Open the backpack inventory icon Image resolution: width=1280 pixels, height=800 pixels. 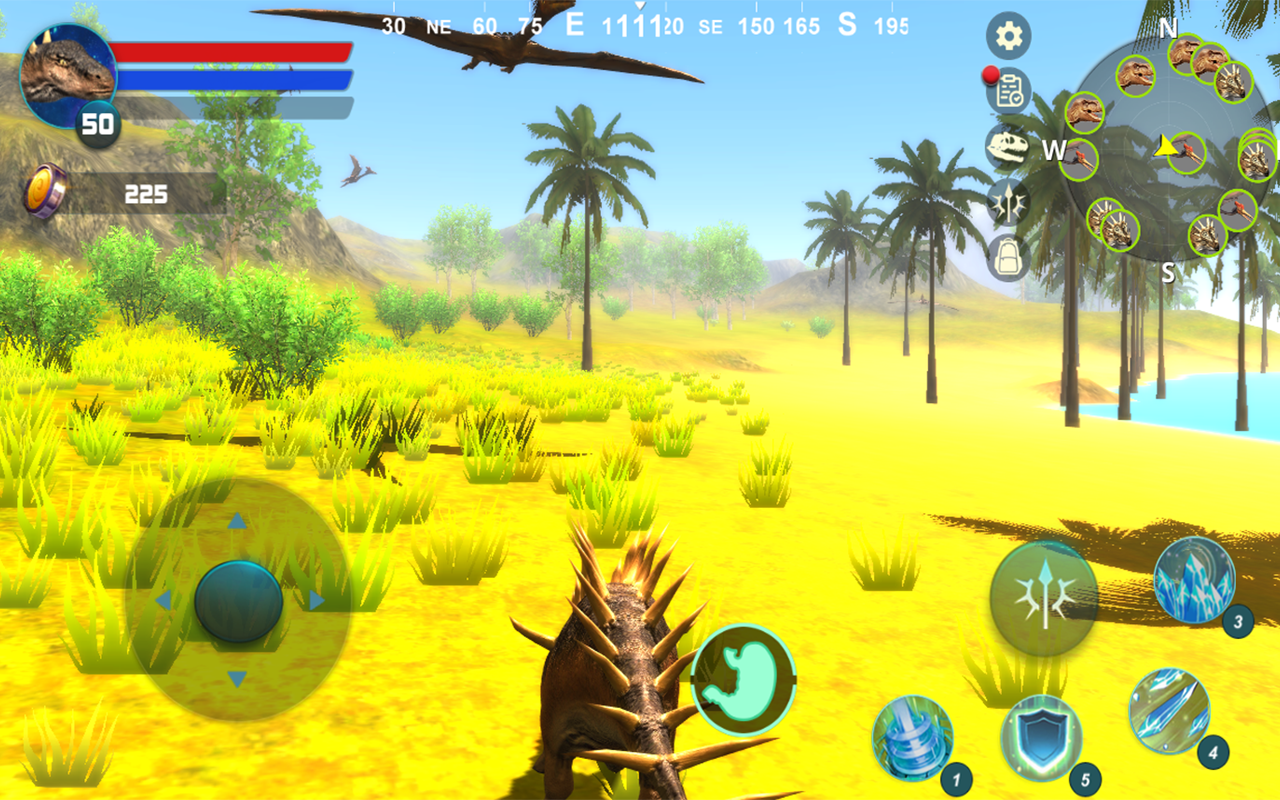1008,255
